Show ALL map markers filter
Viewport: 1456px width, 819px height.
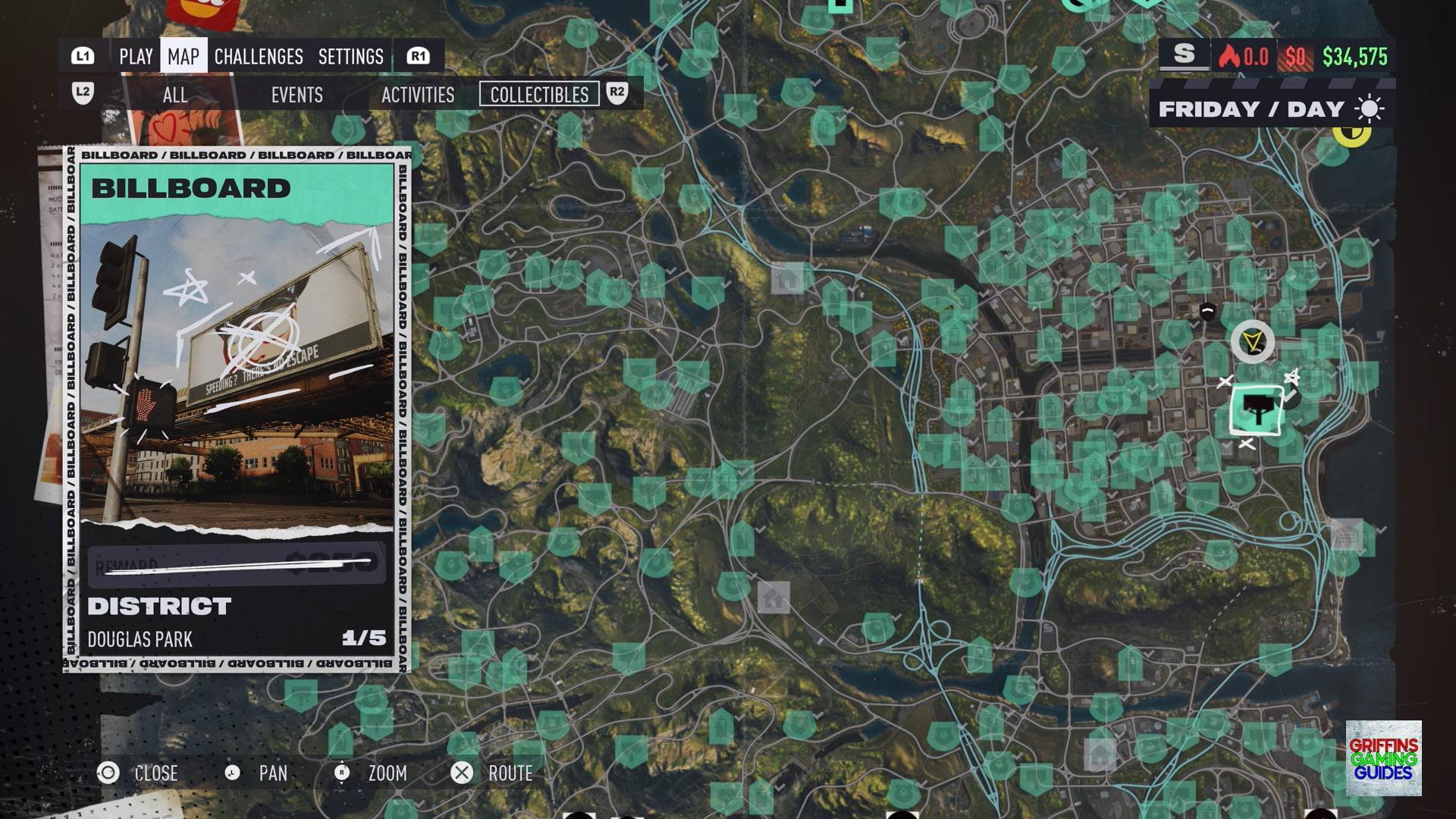coord(174,95)
